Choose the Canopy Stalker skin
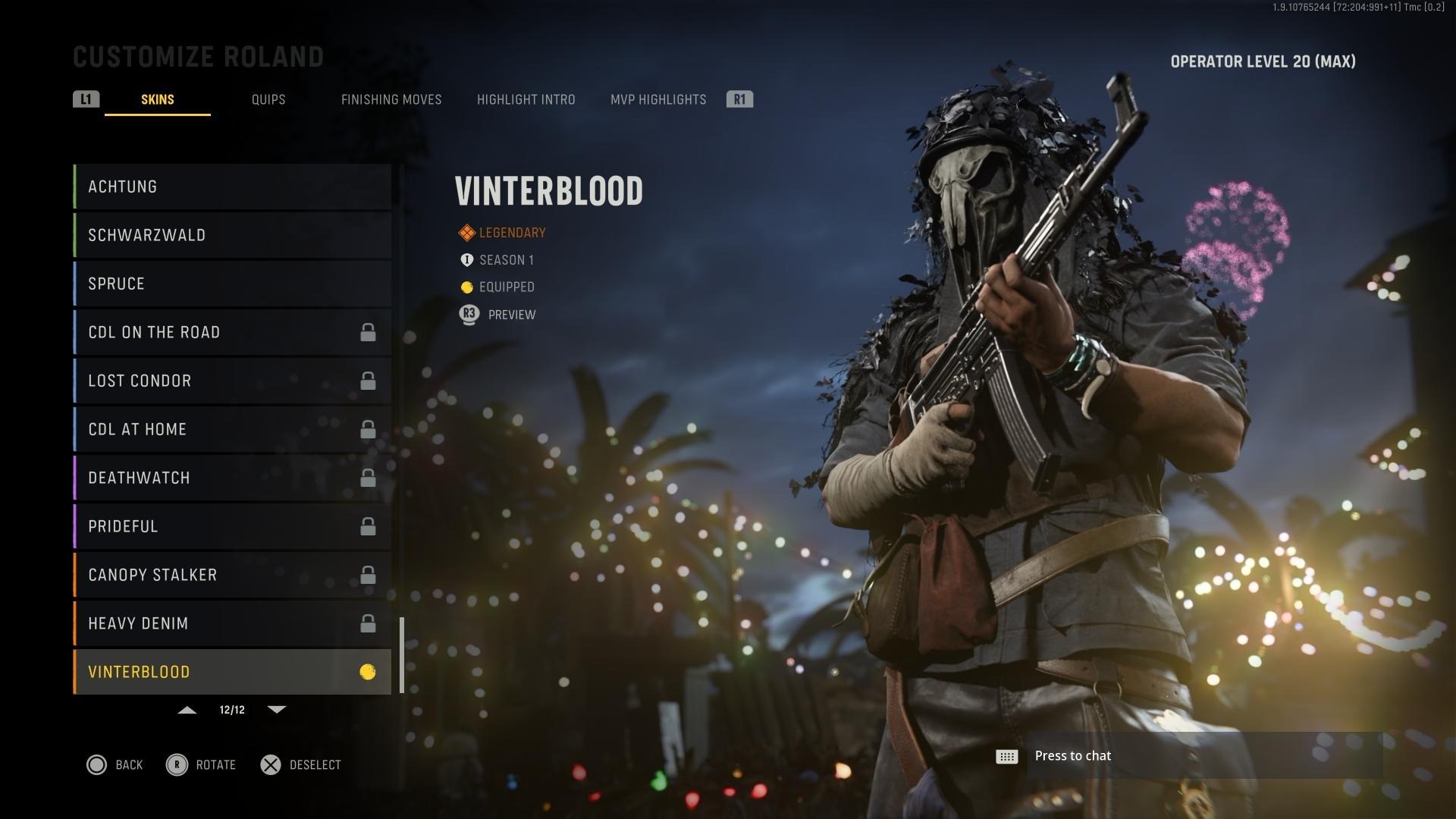This screenshot has height=819, width=1456. (x=232, y=575)
